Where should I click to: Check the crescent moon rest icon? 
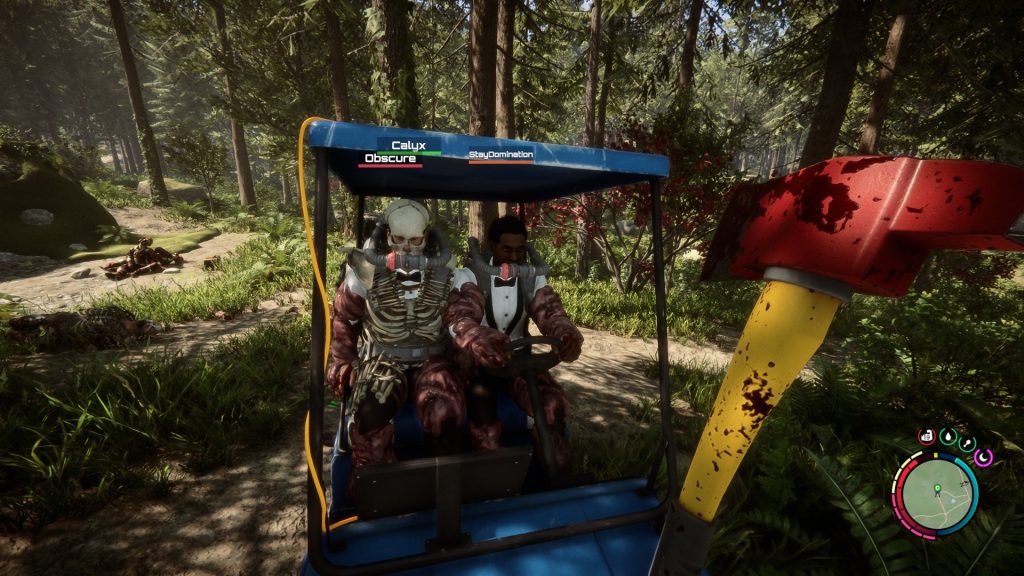pos(983,457)
